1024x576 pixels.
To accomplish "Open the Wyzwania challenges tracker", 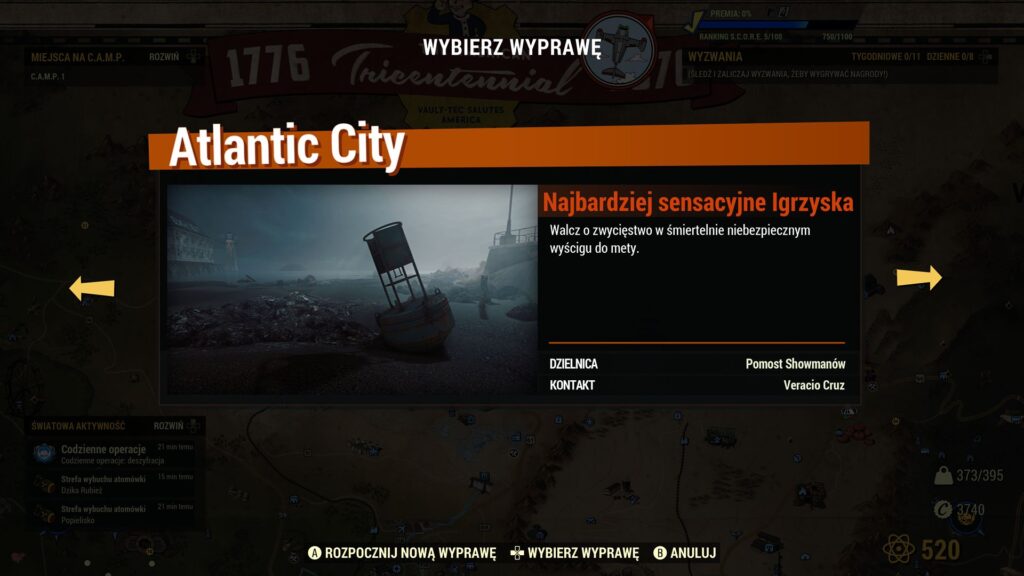I will pyautogui.click(x=714, y=57).
